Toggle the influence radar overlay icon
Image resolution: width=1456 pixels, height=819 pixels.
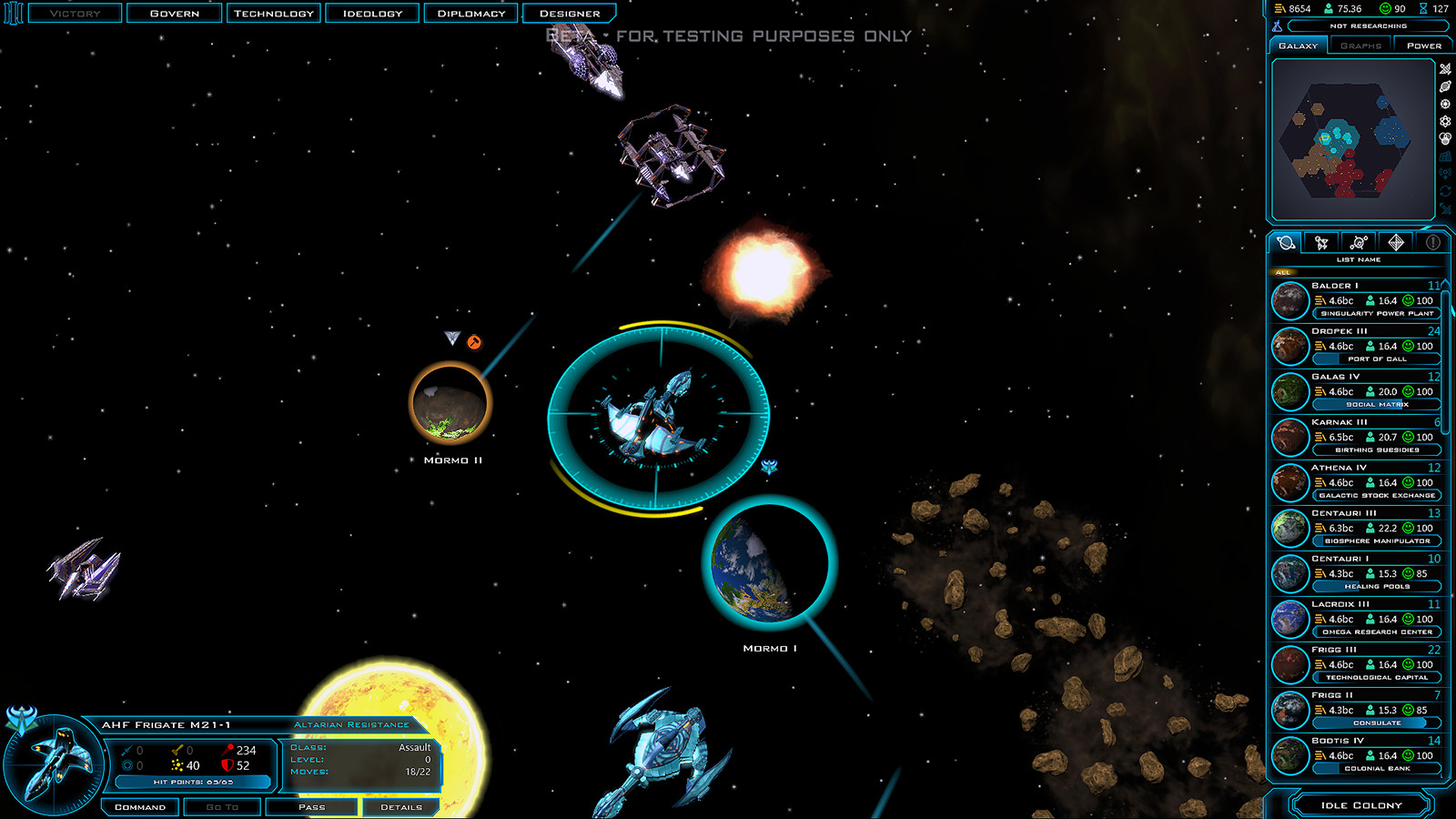tap(1445, 171)
